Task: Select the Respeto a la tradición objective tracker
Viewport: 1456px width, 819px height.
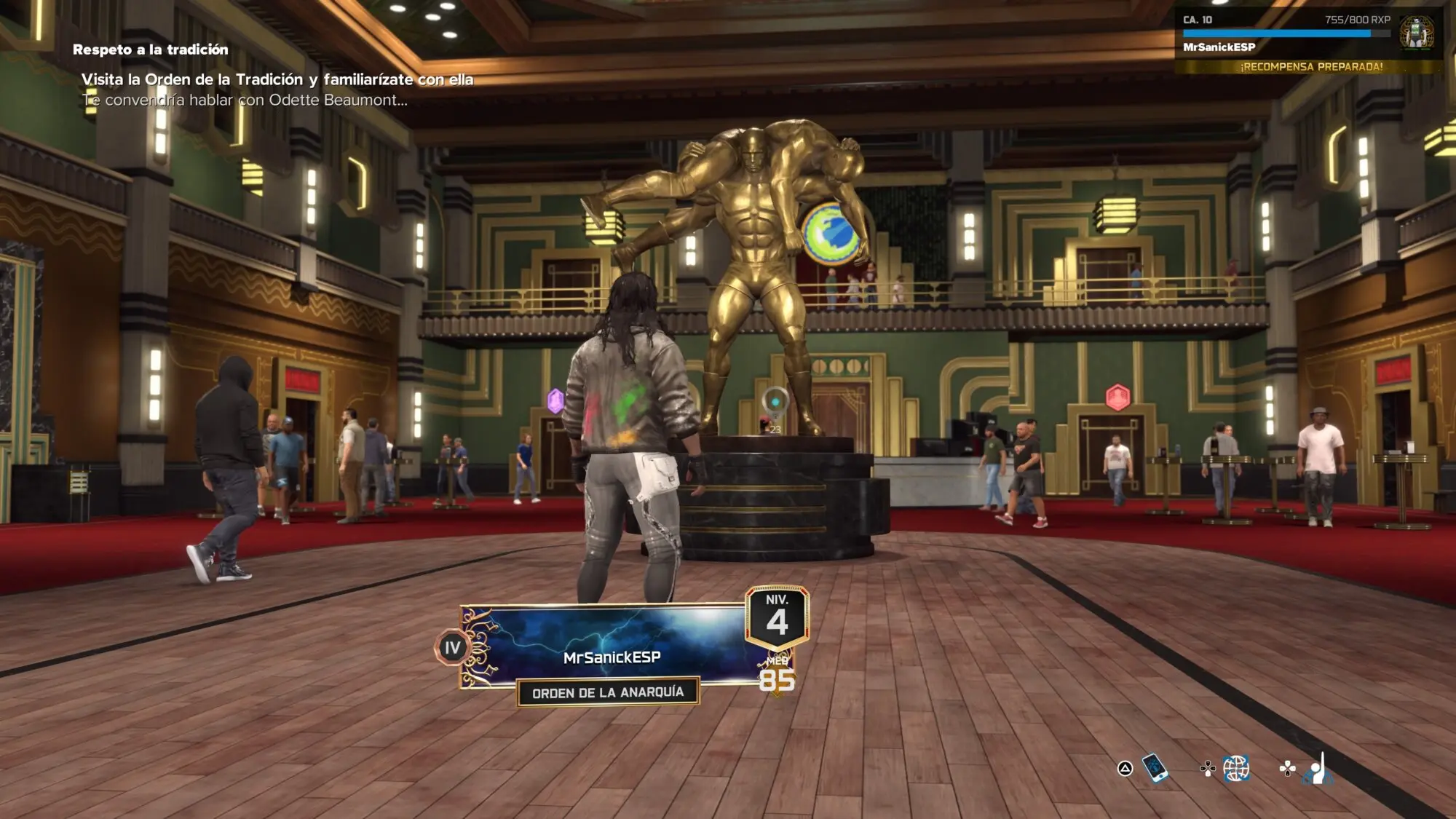Action: [150, 50]
